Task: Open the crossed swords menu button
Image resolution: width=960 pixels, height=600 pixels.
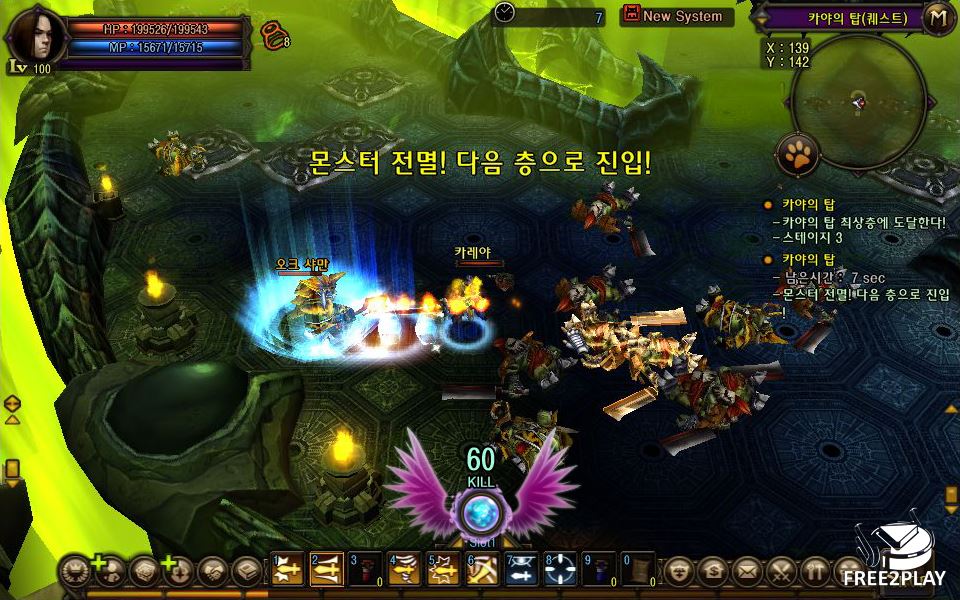Action: tap(781, 571)
